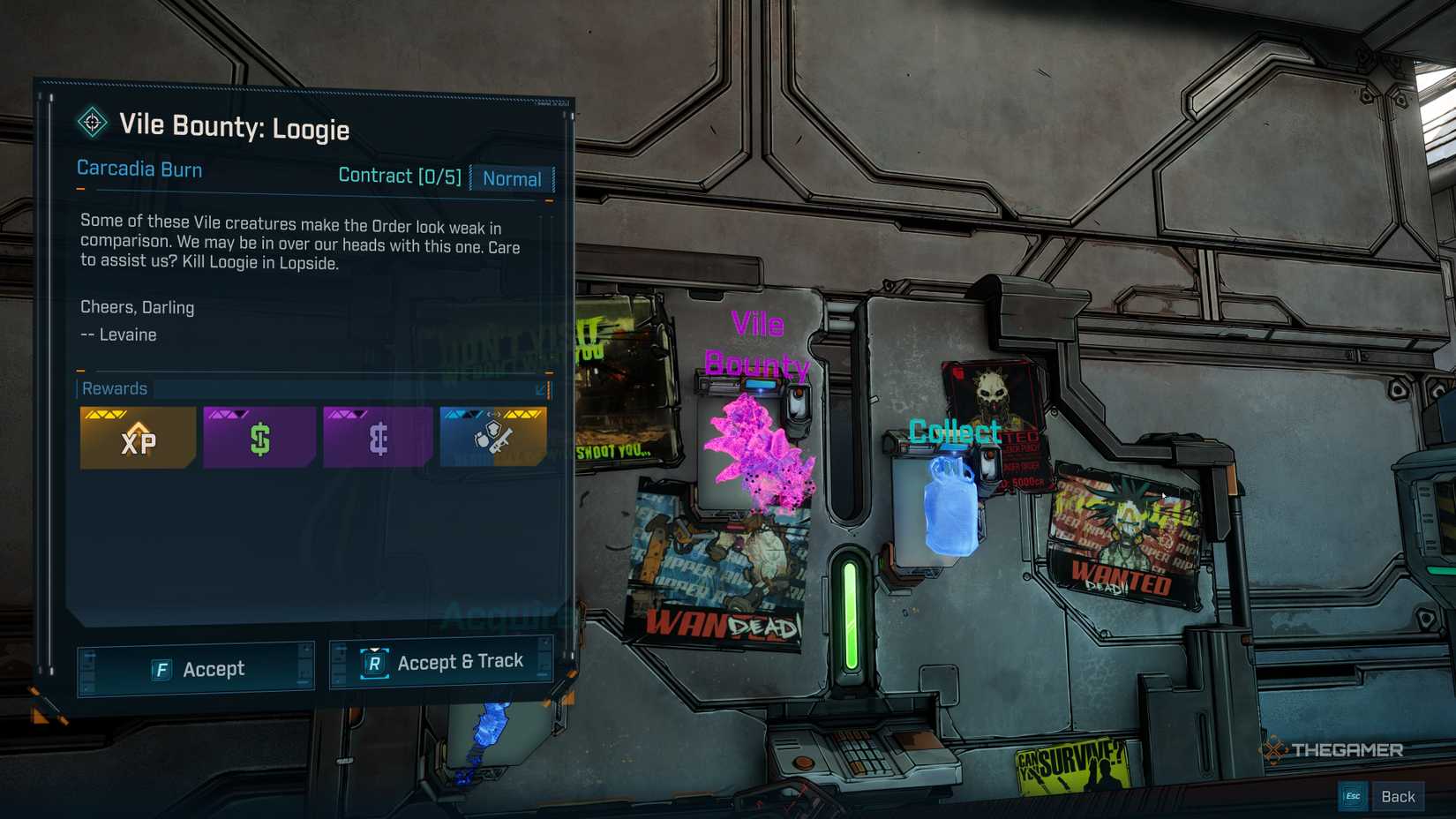Image resolution: width=1456 pixels, height=819 pixels.
Task: Click the Collect prompt on the blue item
Action: (x=953, y=432)
